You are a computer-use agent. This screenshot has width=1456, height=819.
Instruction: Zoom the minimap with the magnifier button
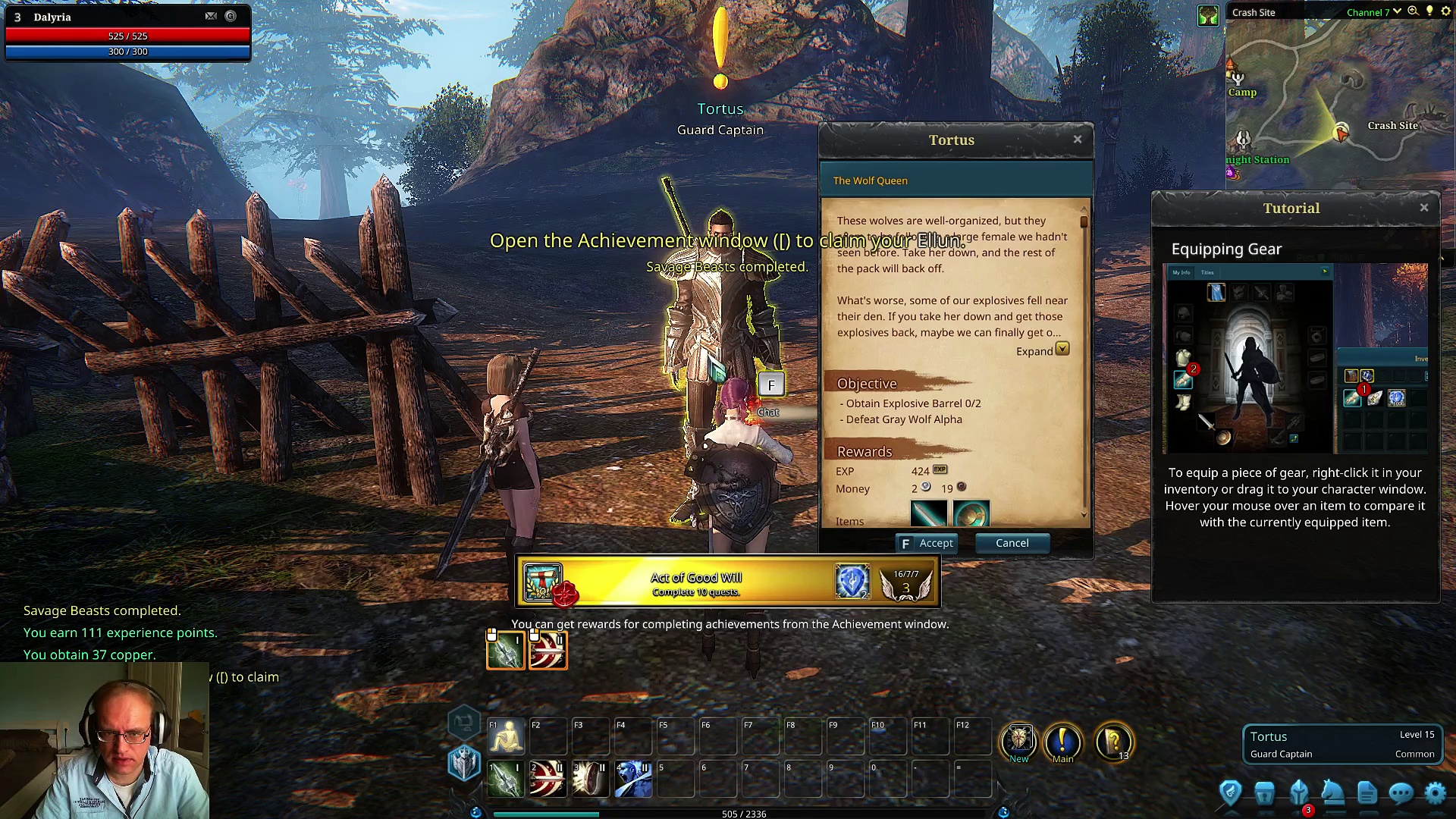coord(1413,11)
